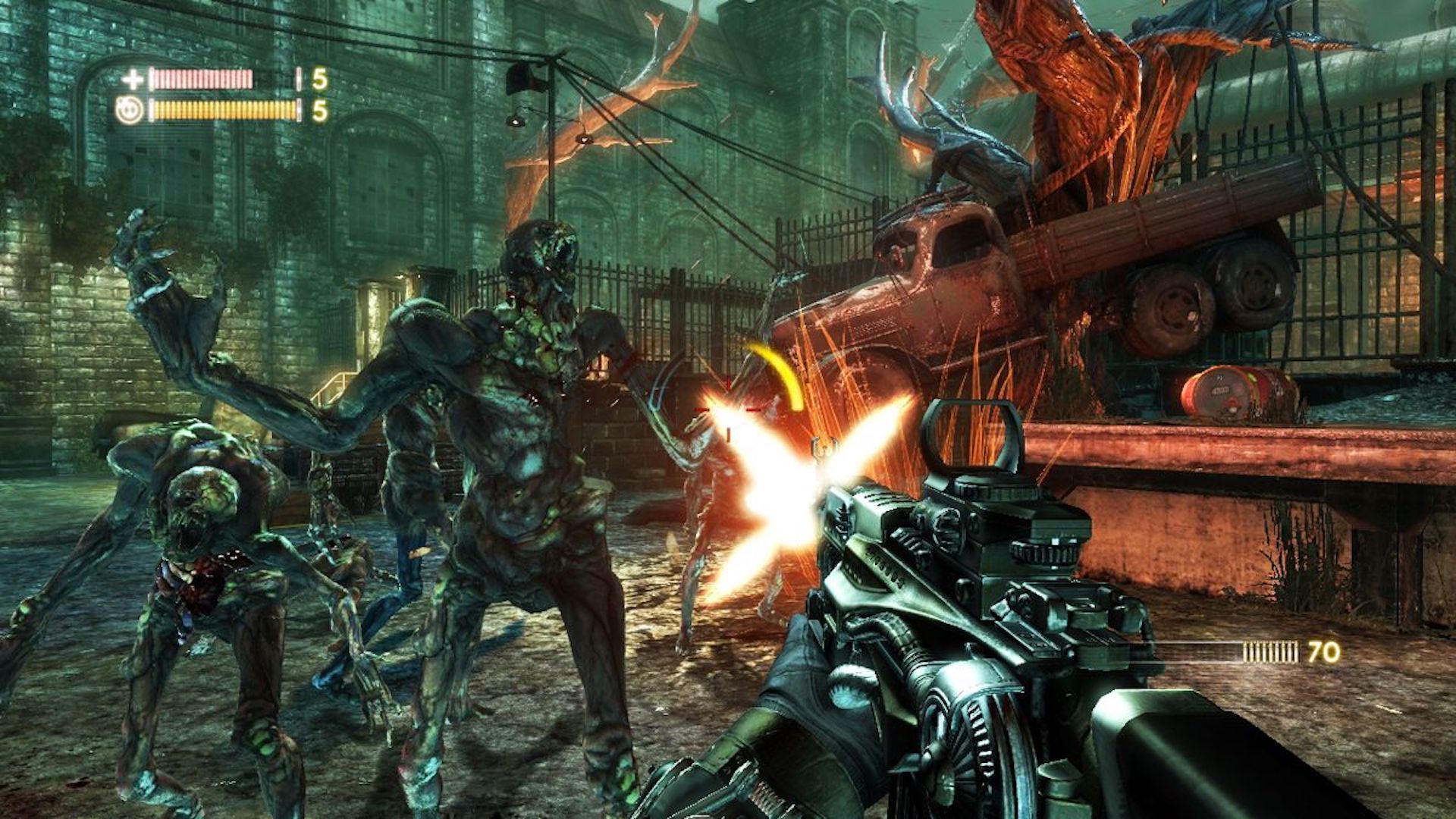Click the yellow morale segment bar

point(224,108)
